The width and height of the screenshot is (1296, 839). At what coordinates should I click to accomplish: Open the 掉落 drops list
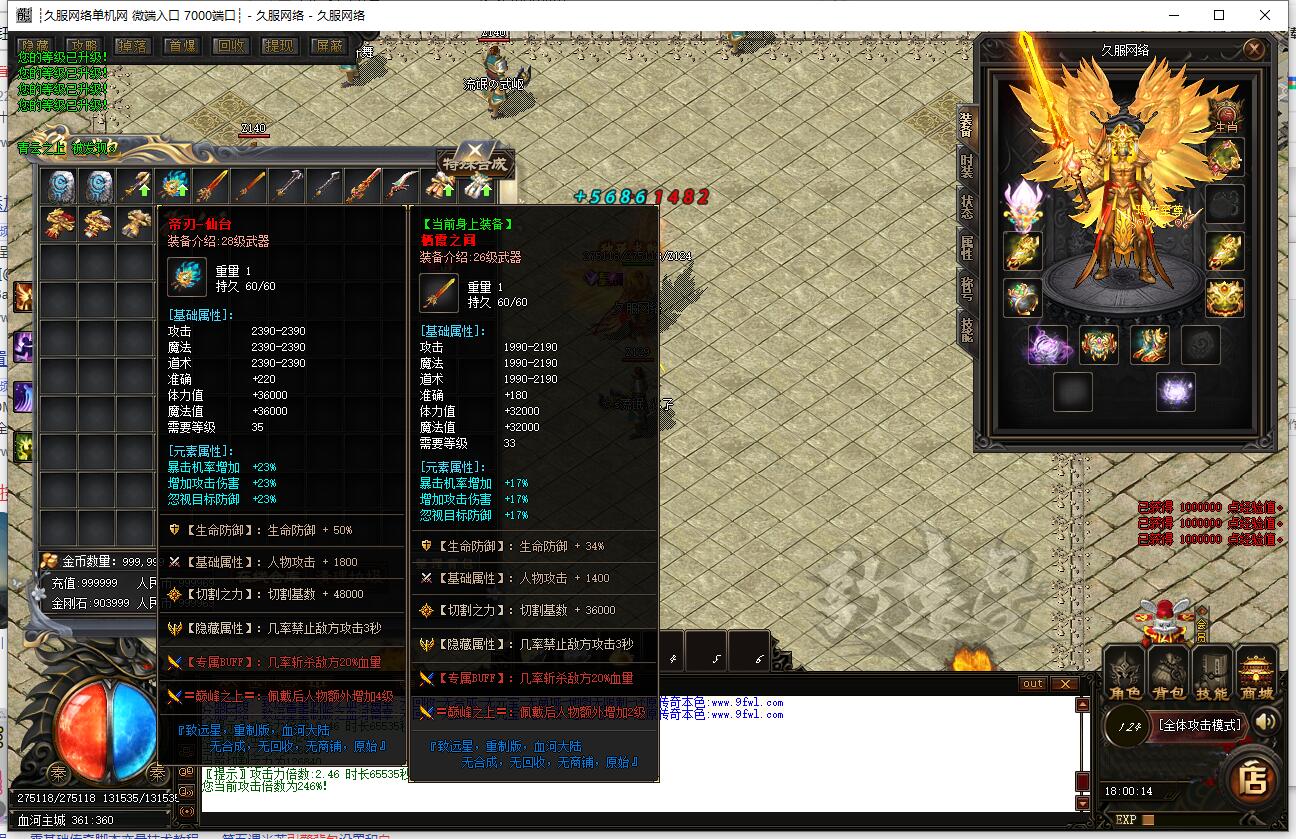(134, 46)
